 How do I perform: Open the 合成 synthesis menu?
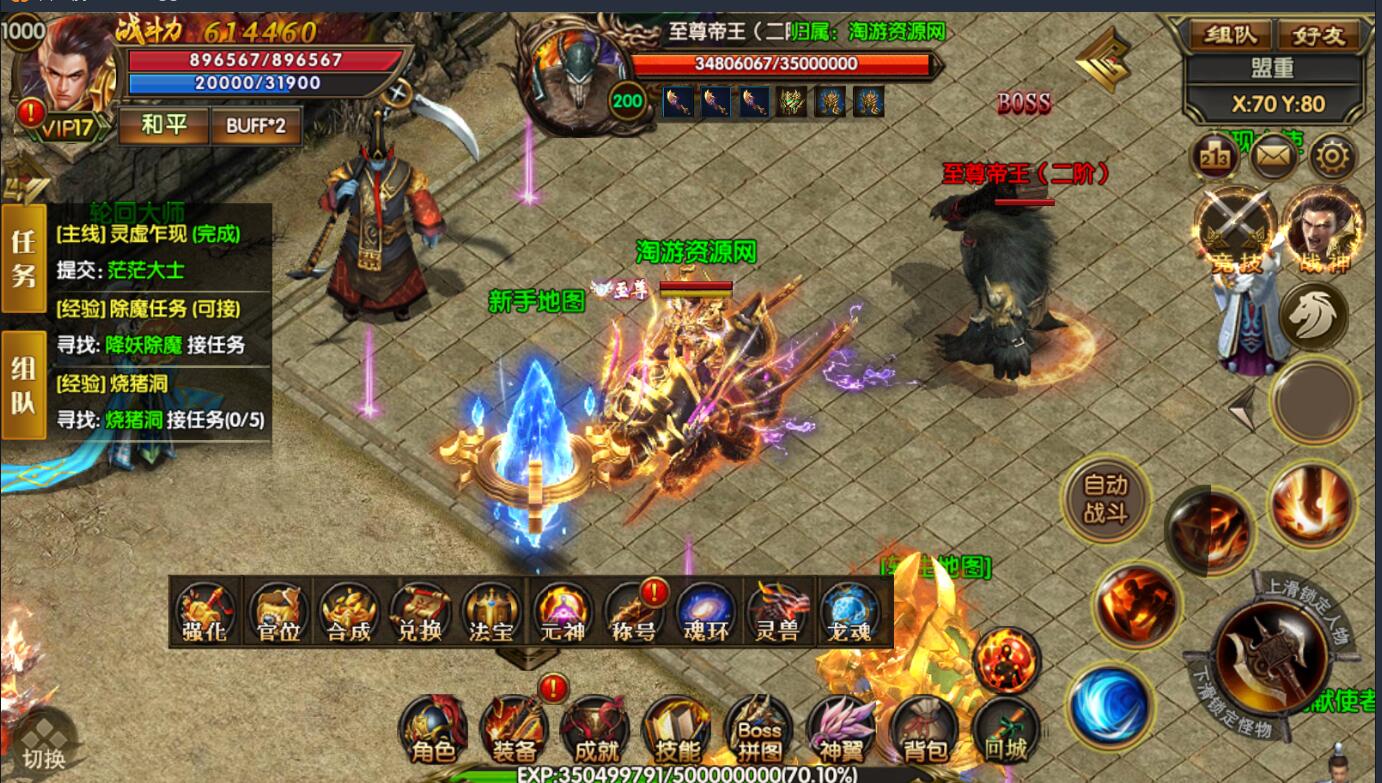(x=349, y=612)
